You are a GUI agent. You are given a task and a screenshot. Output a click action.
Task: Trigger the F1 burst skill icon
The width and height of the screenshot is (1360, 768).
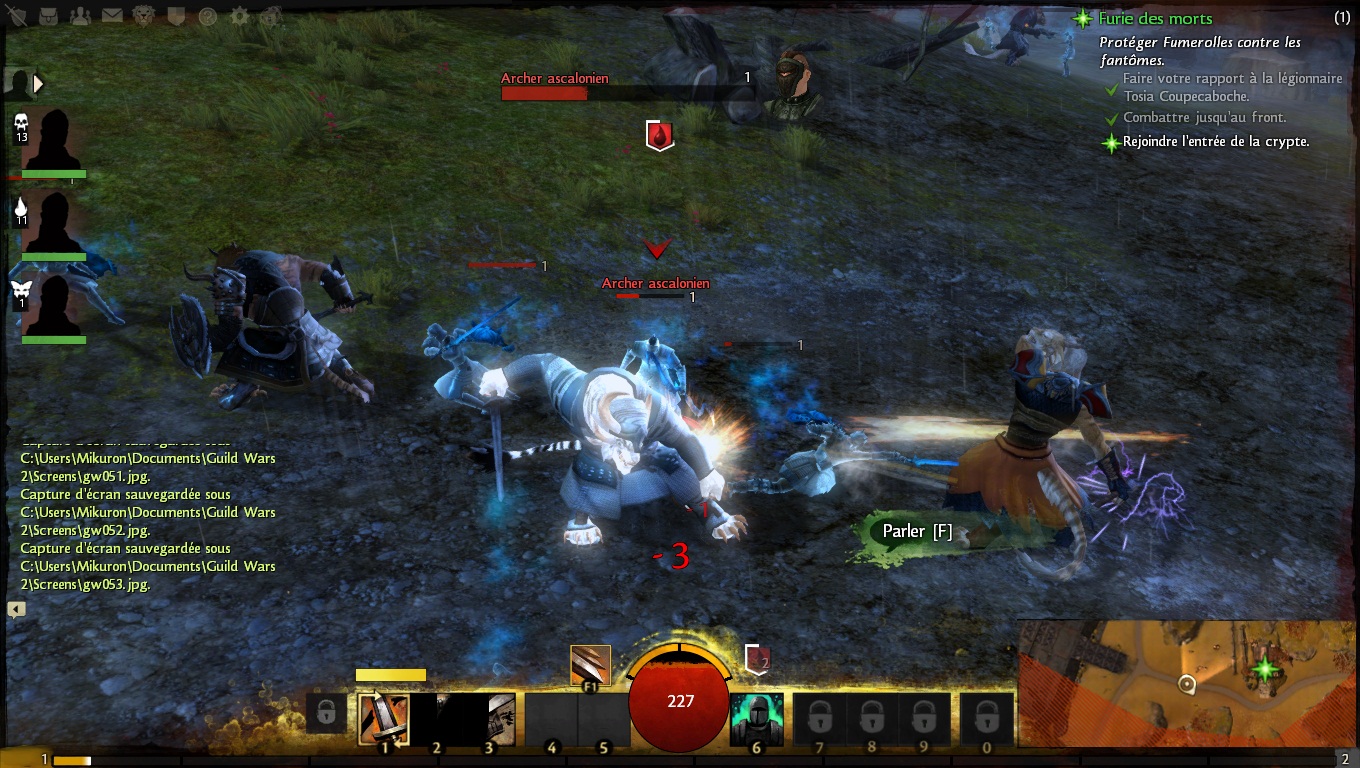click(x=590, y=665)
